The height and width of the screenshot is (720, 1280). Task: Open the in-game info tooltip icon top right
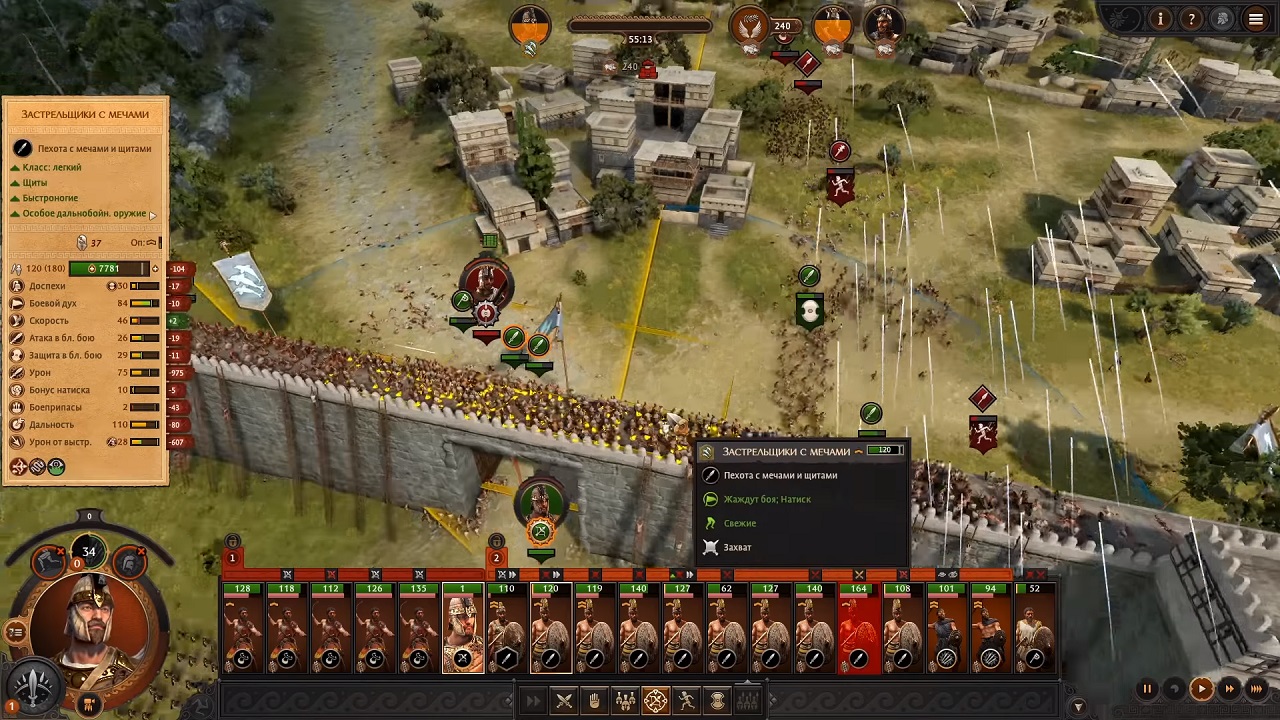(1160, 18)
